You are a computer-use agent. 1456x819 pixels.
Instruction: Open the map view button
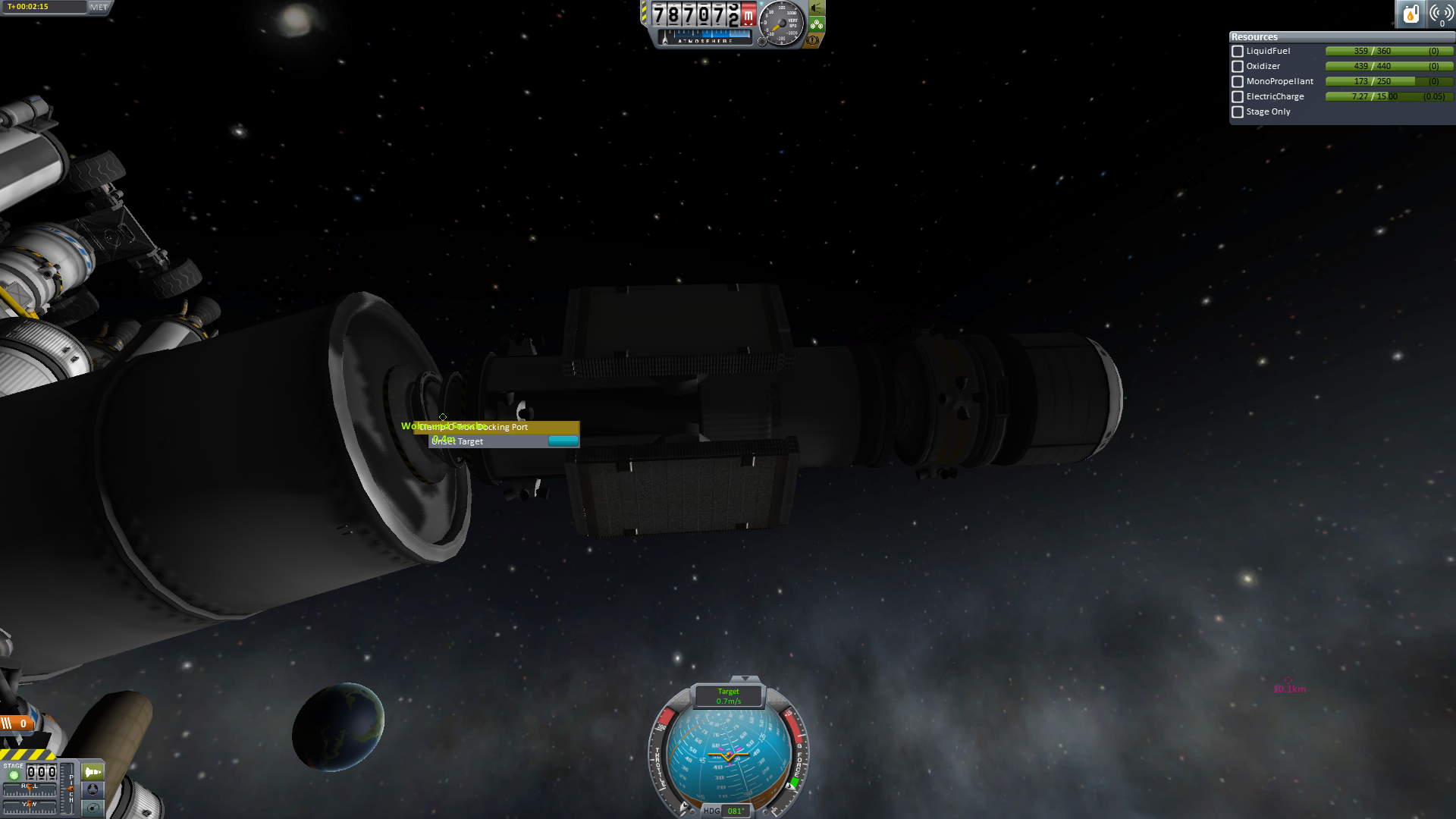point(93,808)
